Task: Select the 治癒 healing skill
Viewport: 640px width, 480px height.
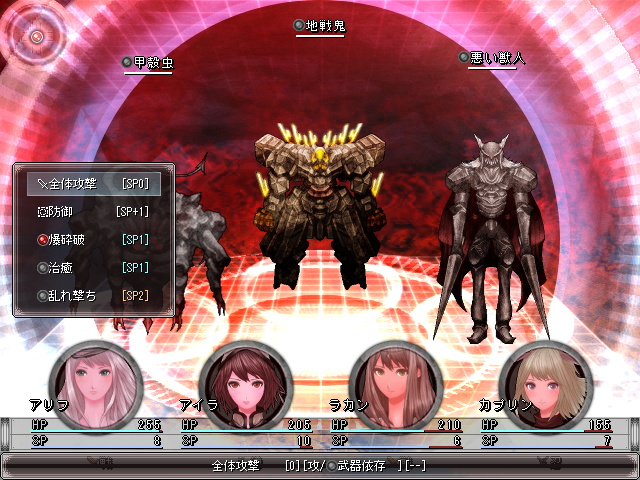Action: [92, 268]
